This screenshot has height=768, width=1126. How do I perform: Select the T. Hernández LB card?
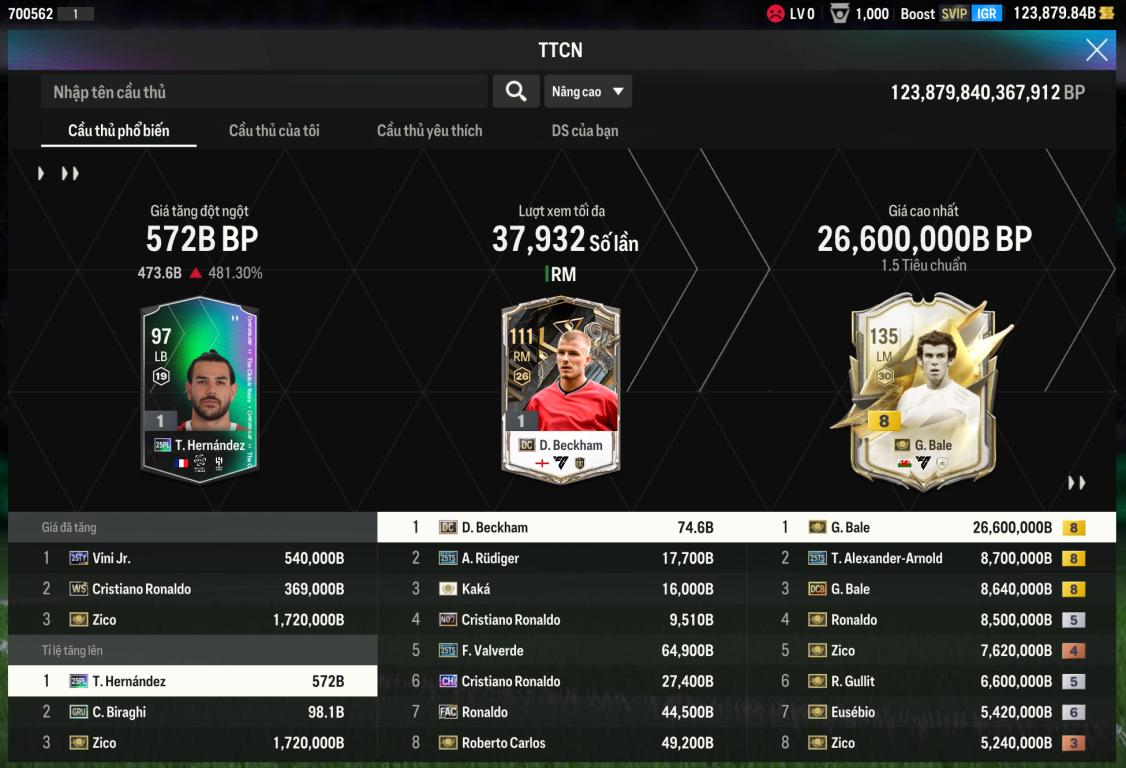click(199, 388)
